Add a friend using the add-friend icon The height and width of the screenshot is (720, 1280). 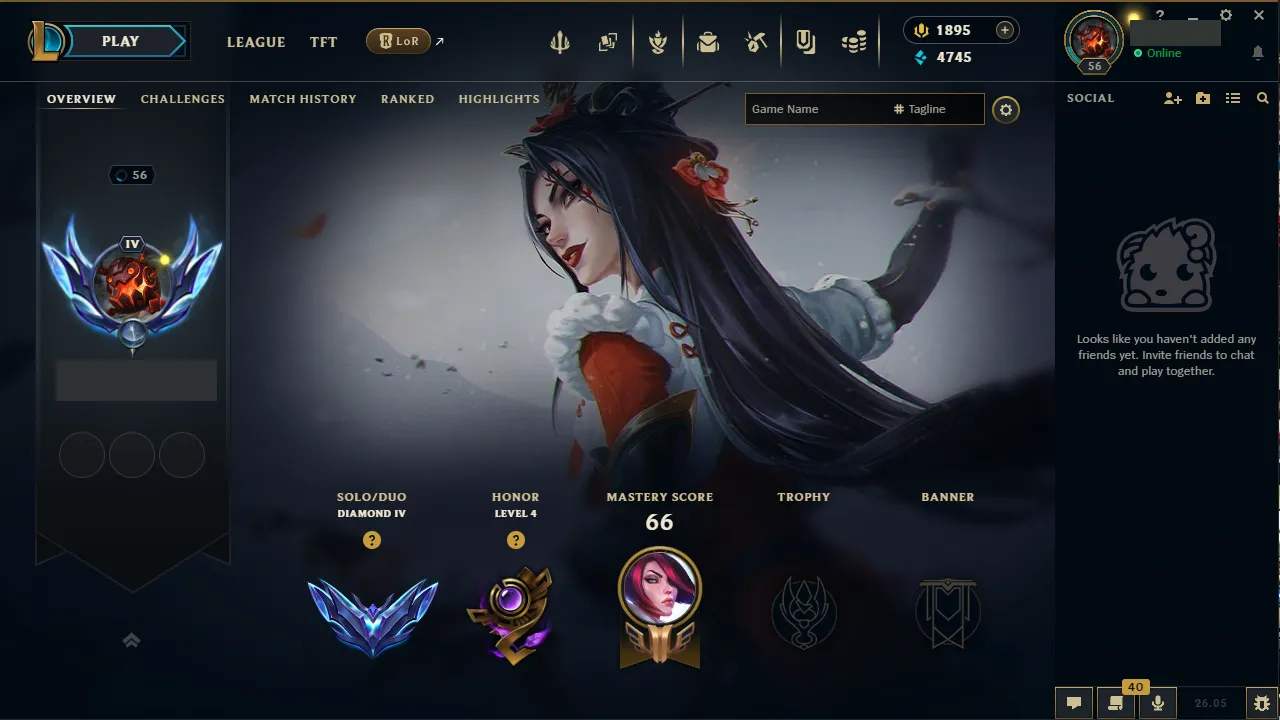pyautogui.click(x=1172, y=98)
